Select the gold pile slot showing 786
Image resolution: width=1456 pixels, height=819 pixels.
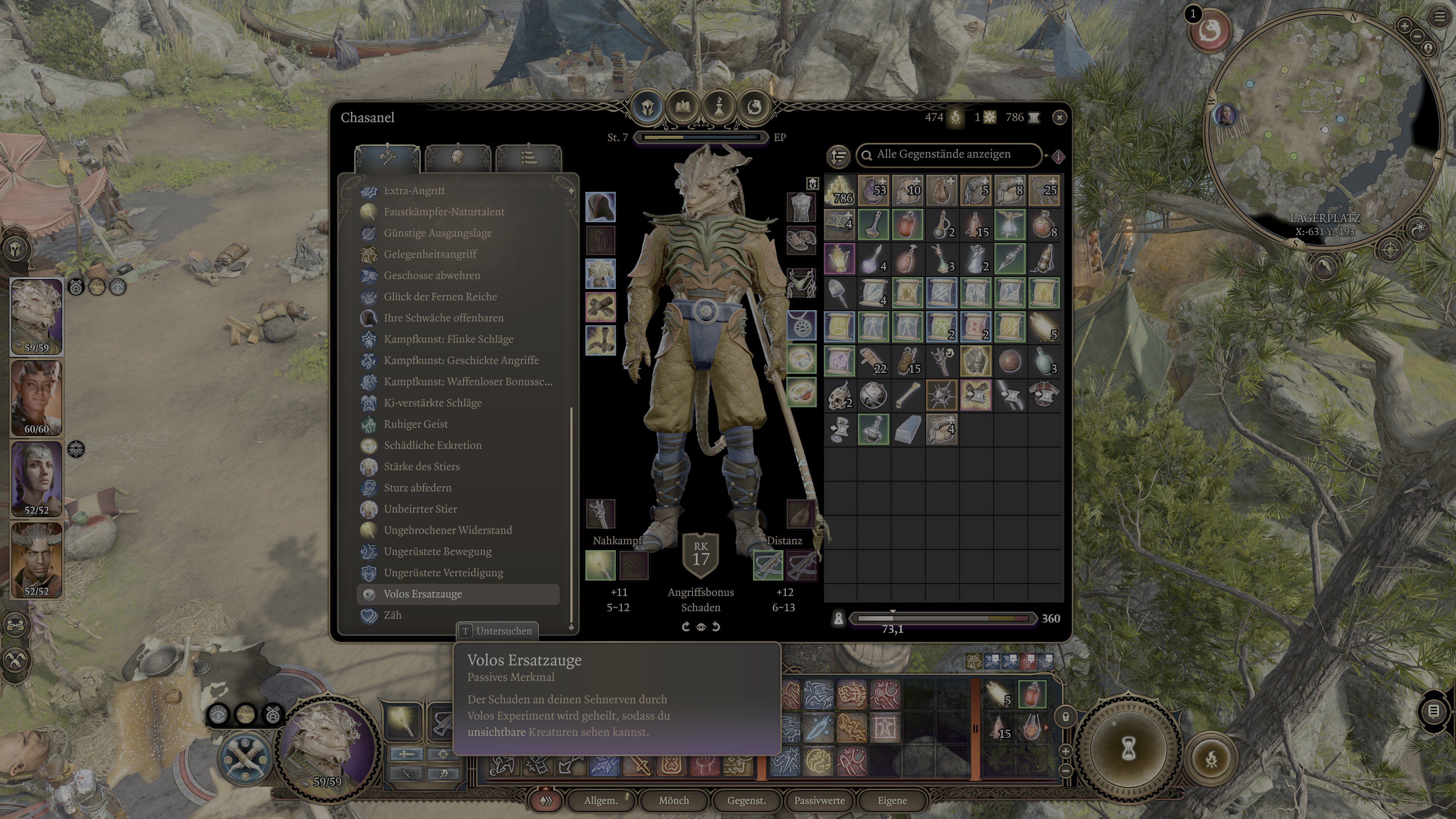point(840,190)
